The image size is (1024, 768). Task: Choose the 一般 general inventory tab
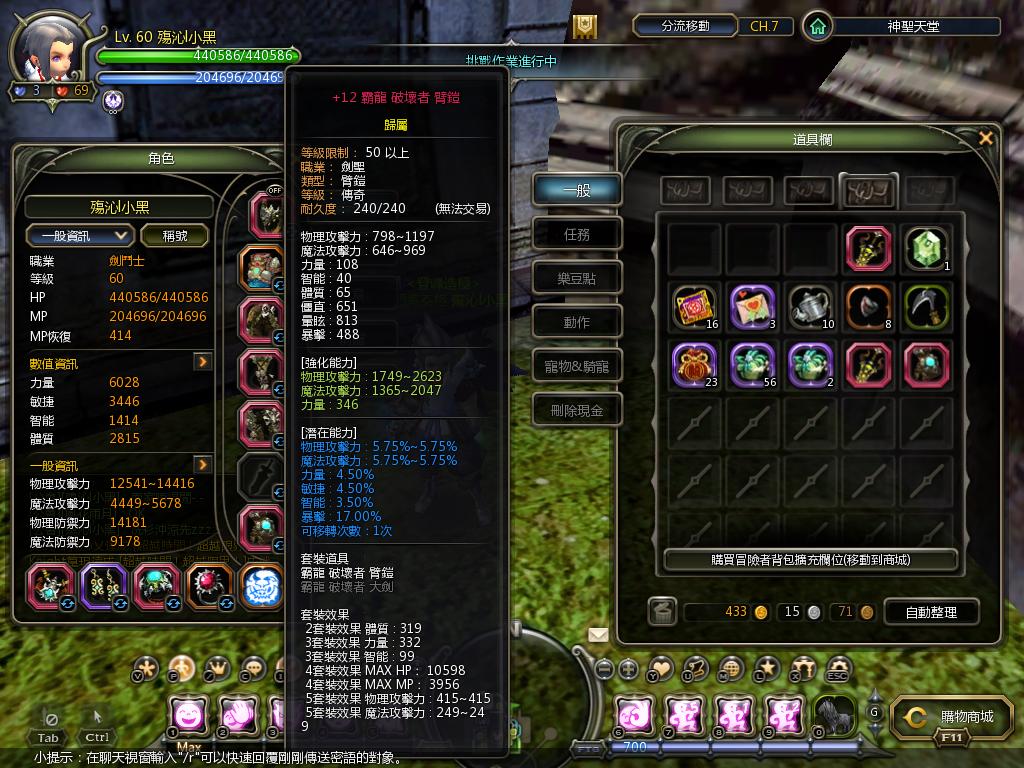click(576, 190)
